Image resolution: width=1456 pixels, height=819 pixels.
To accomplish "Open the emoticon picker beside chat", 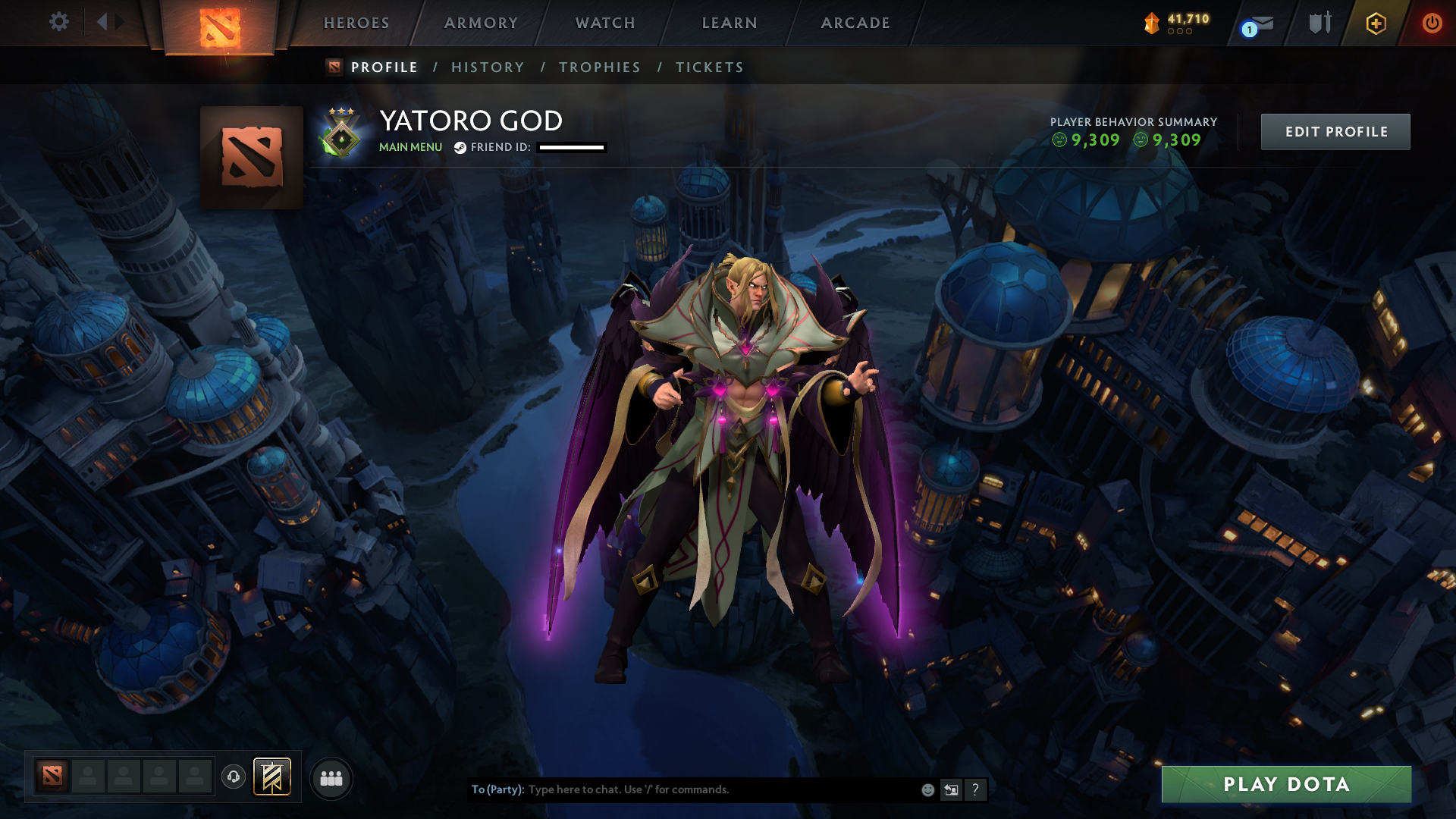I will (927, 789).
